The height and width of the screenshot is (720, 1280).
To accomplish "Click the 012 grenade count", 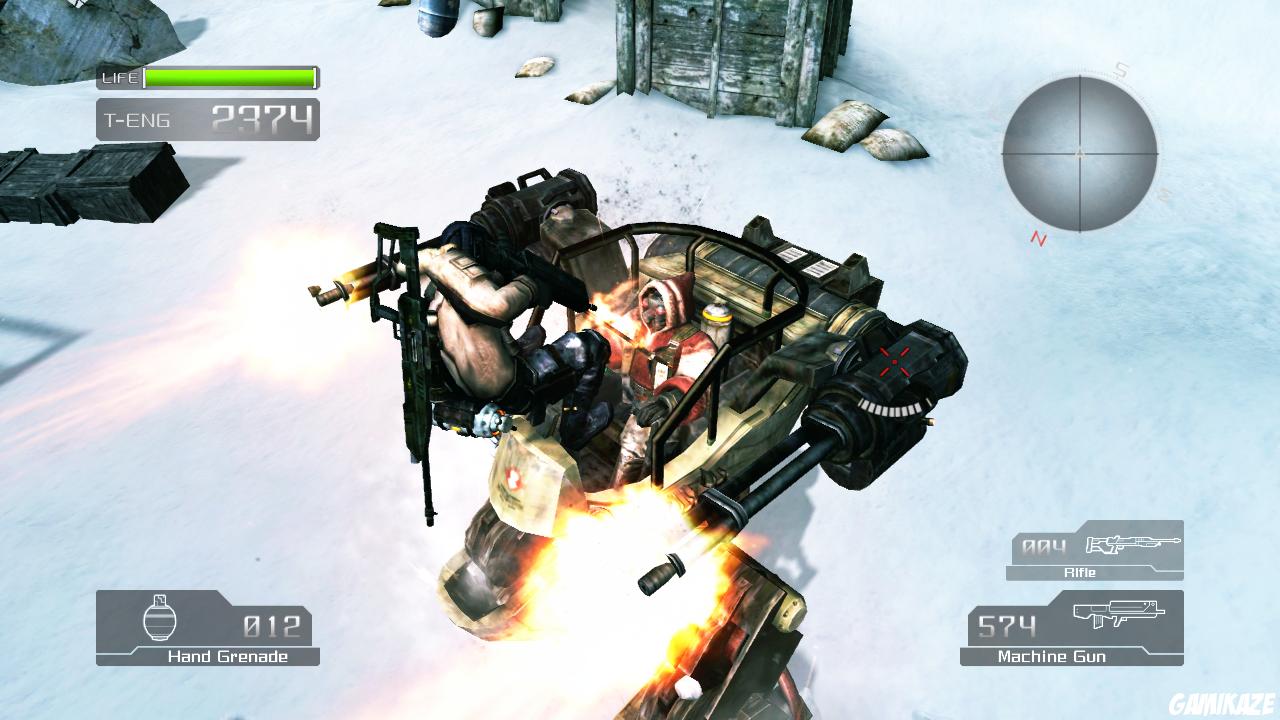I will [270, 625].
